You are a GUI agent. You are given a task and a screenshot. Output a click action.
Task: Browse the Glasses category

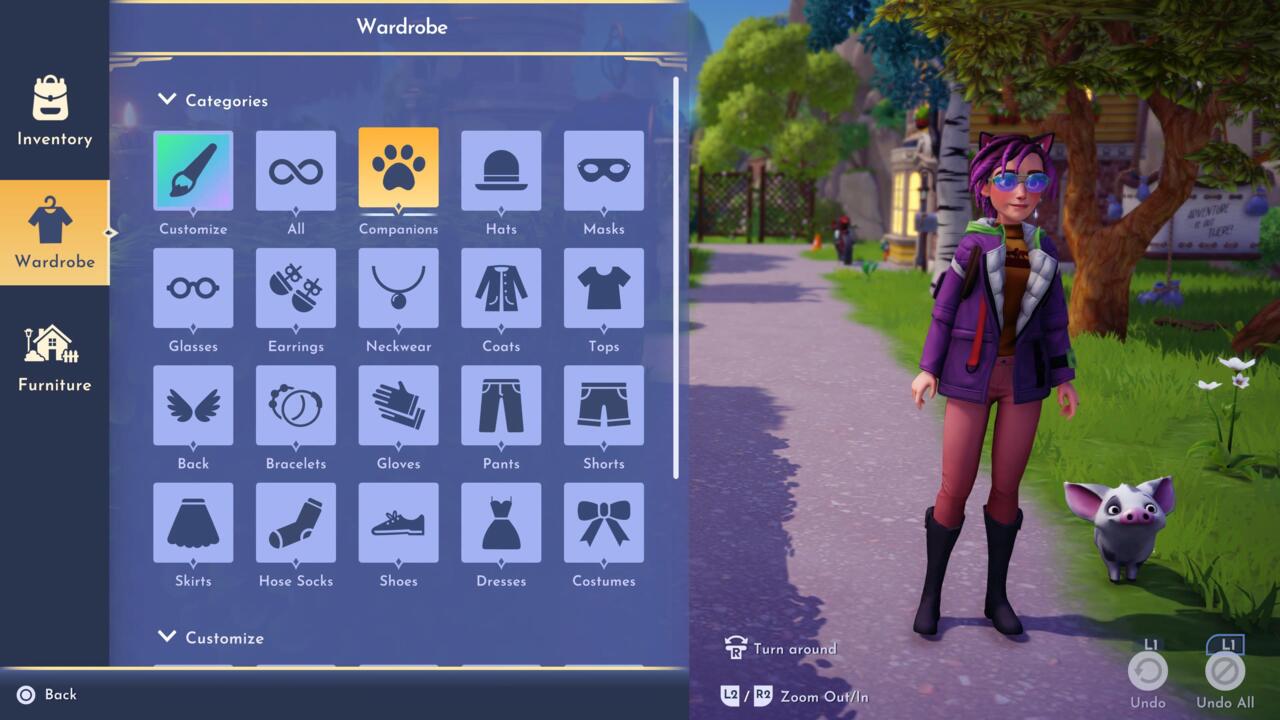click(x=193, y=288)
